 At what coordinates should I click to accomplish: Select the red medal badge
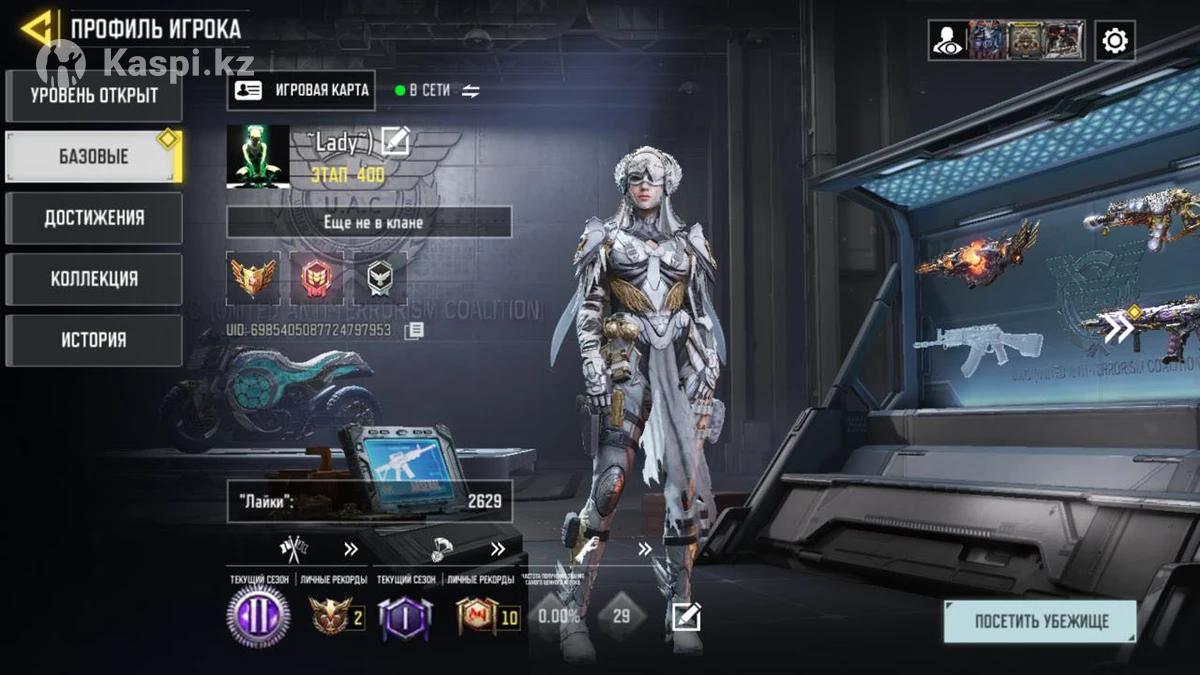point(316,277)
